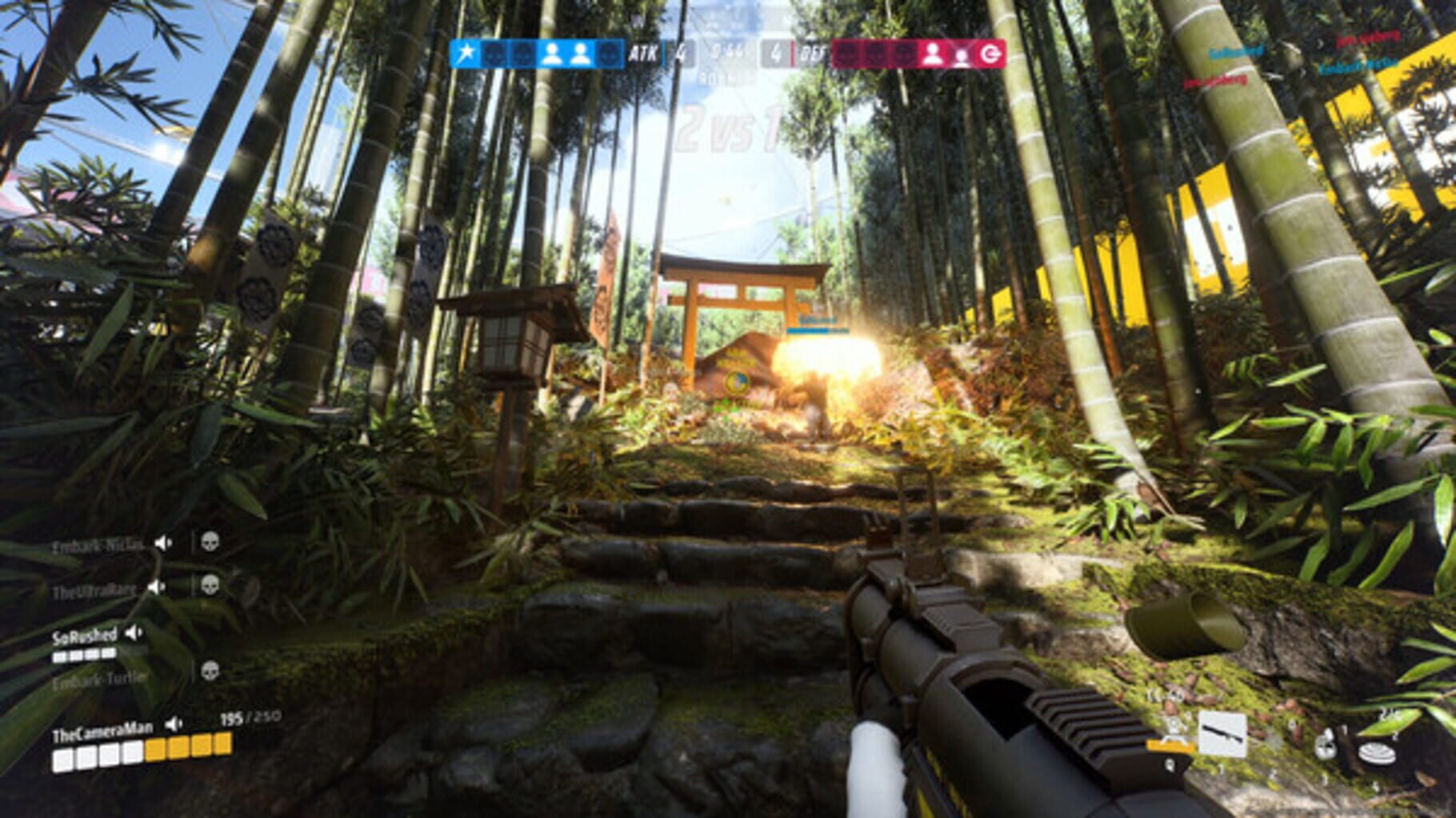
Task: Click the gas canister gadget icon near slot 3
Action: click(x=1326, y=744)
